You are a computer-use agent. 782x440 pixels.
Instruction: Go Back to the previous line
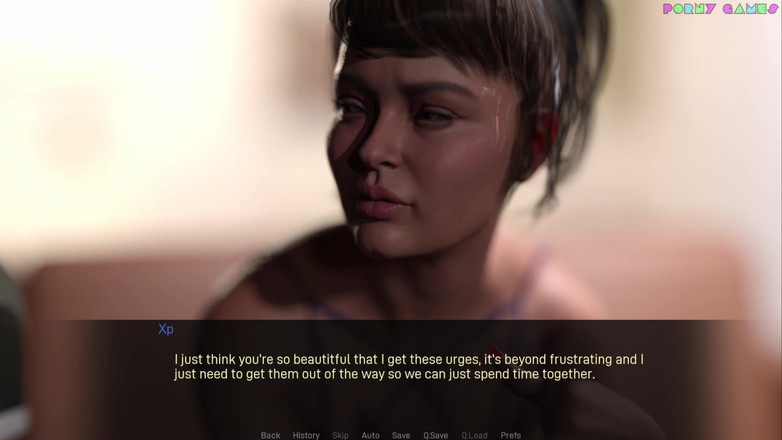tap(270, 435)
